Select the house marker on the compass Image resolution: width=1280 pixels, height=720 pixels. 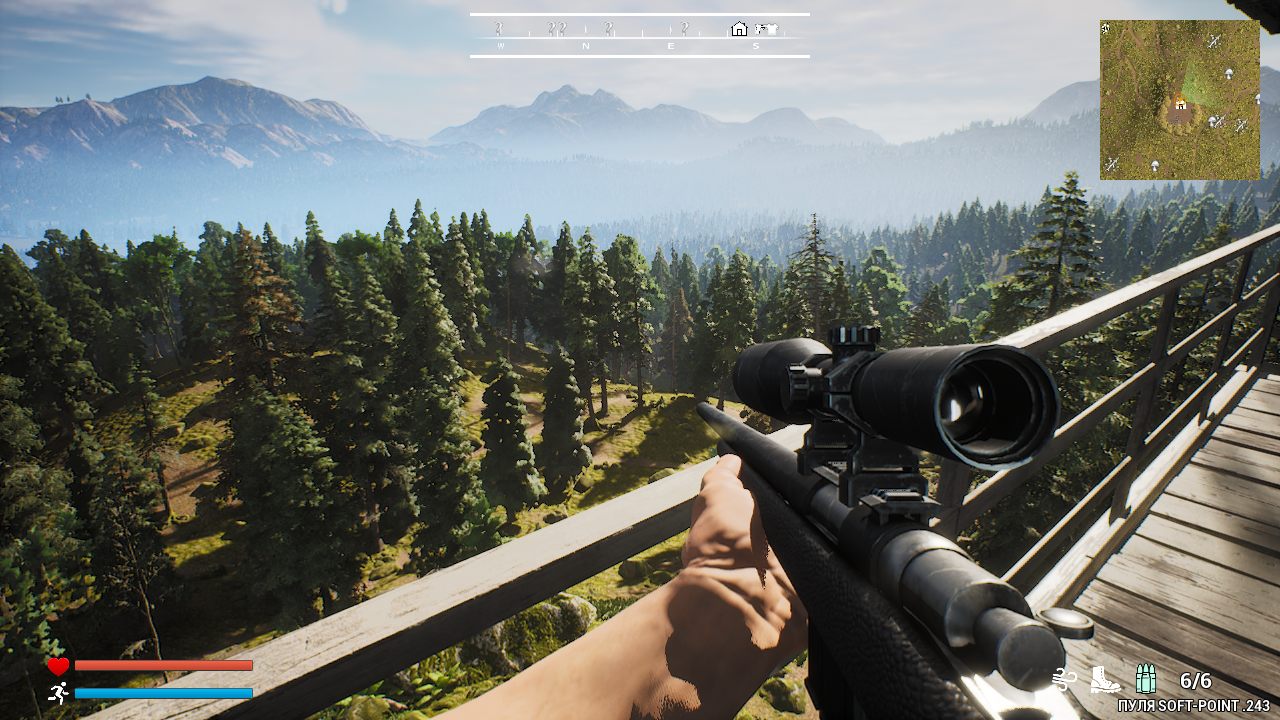pyautogui.click(x=739, y=29)
